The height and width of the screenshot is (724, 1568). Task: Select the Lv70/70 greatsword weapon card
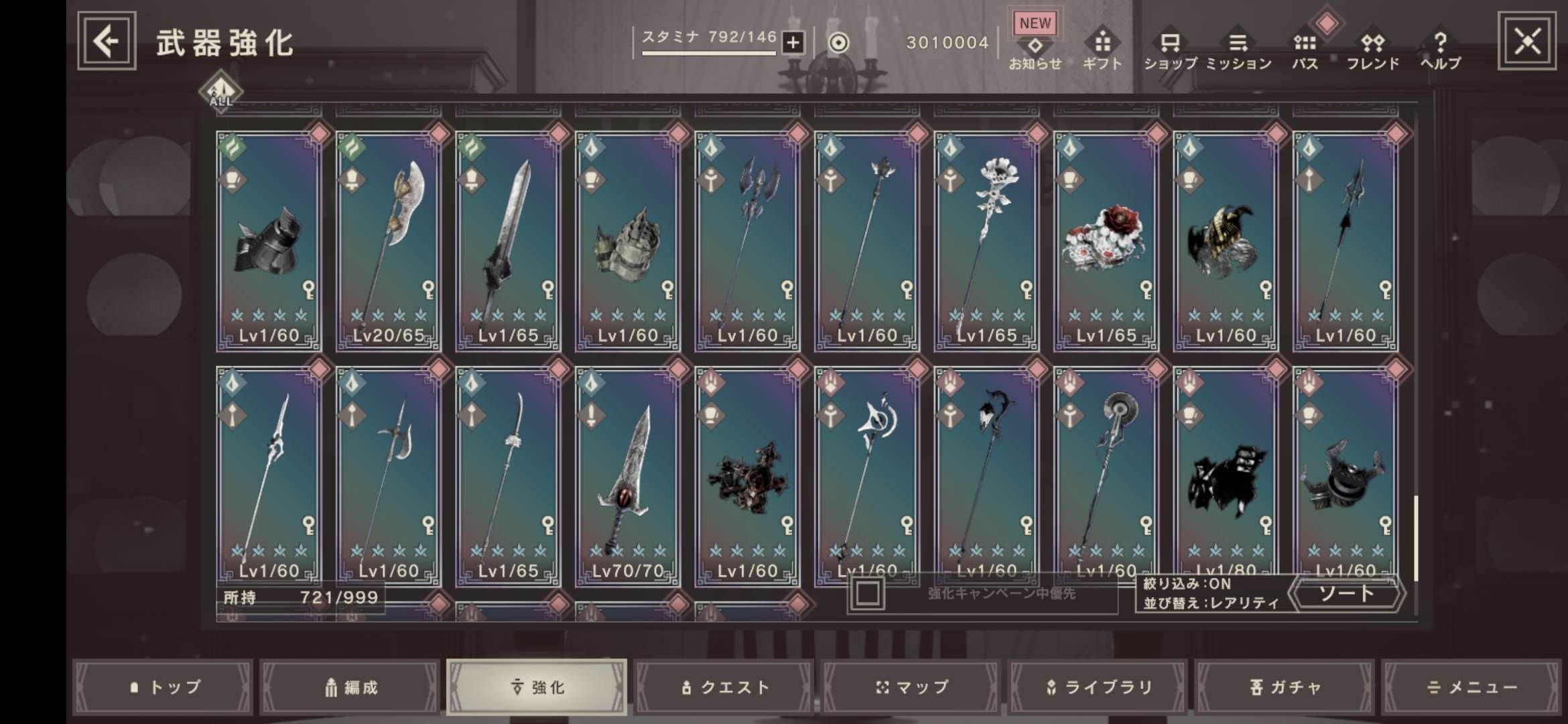pyautogui.click(x=627, y=476)
